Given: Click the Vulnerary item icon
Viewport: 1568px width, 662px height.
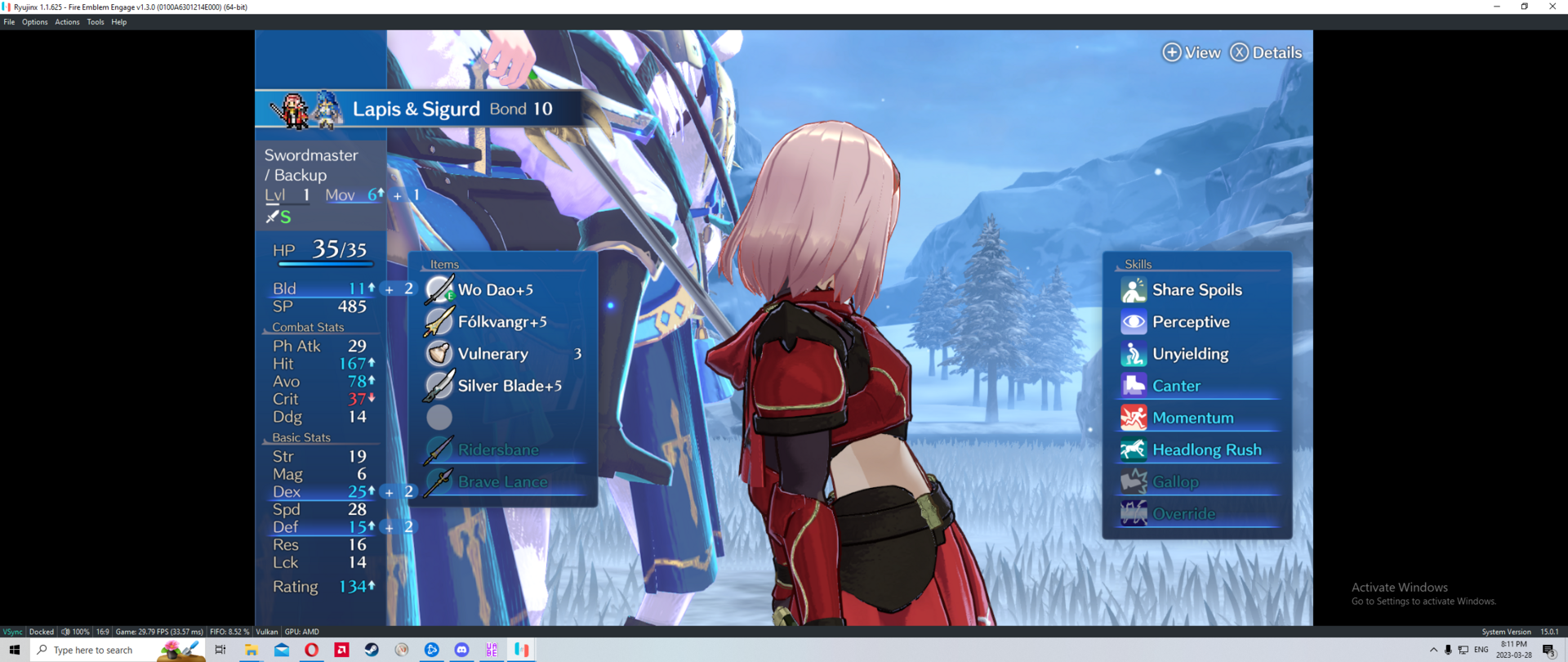Looking at the screenshot, I should pos(439,353).
